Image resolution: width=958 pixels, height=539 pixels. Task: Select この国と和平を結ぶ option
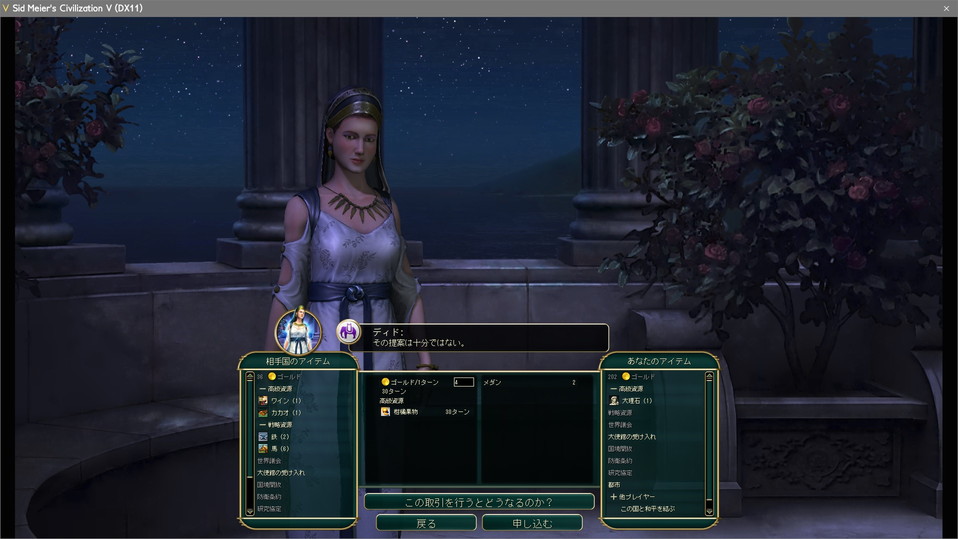click(x=647, y=509)
